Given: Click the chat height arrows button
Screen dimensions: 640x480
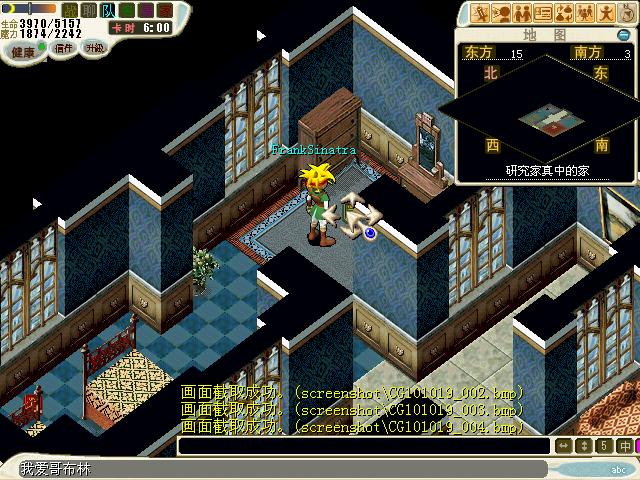Looking at the screenshot, I should point(584,446).
